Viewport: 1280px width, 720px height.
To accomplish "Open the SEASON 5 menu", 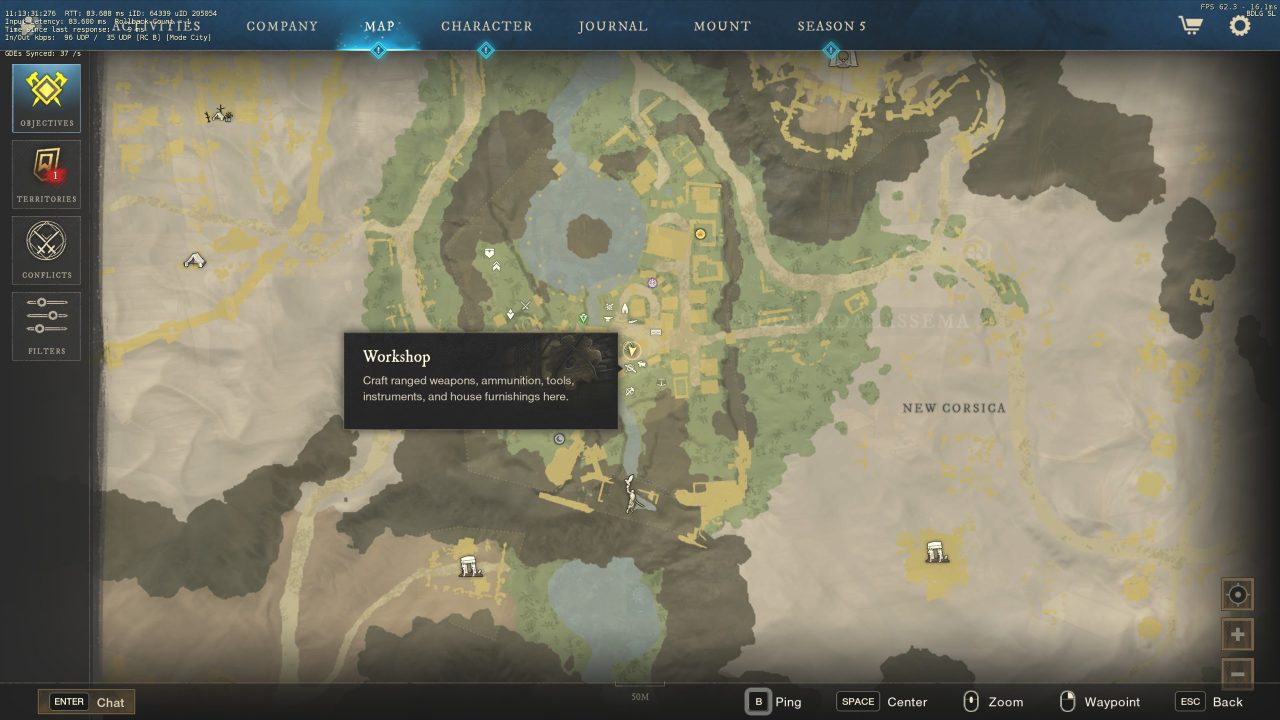I will point(831,27).
